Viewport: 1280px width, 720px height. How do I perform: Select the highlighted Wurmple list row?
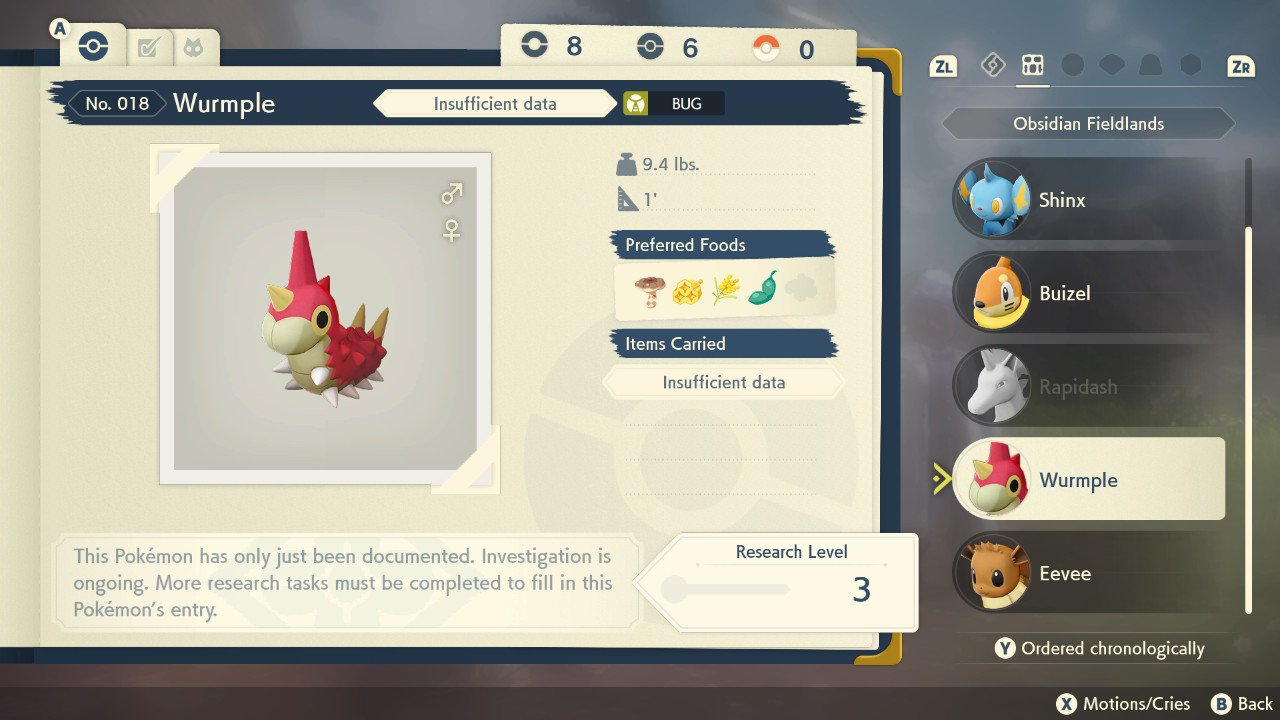pyautogui.click(x=1090, y=480)
